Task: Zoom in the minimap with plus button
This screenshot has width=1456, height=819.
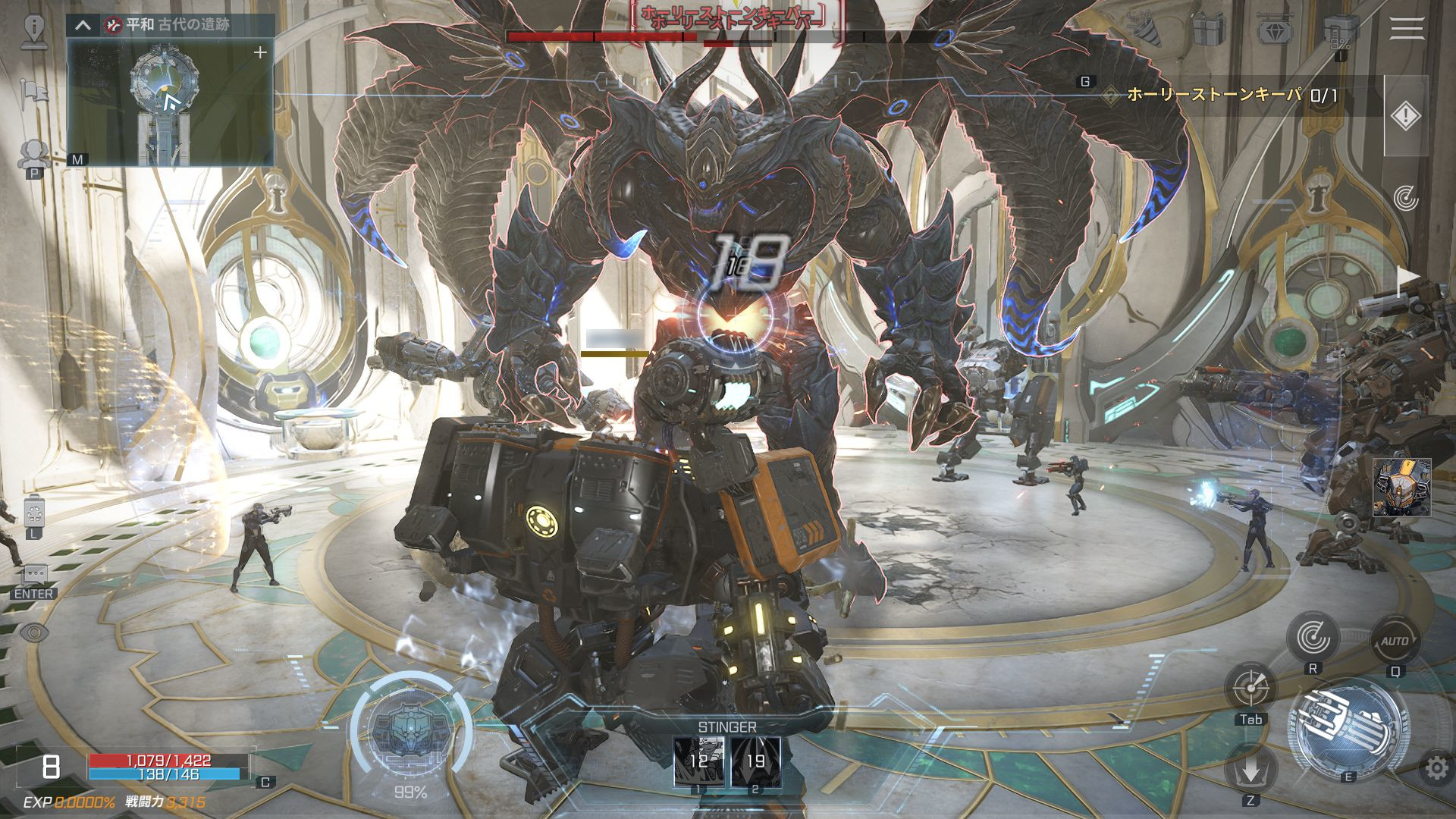Action: (260, 52)
